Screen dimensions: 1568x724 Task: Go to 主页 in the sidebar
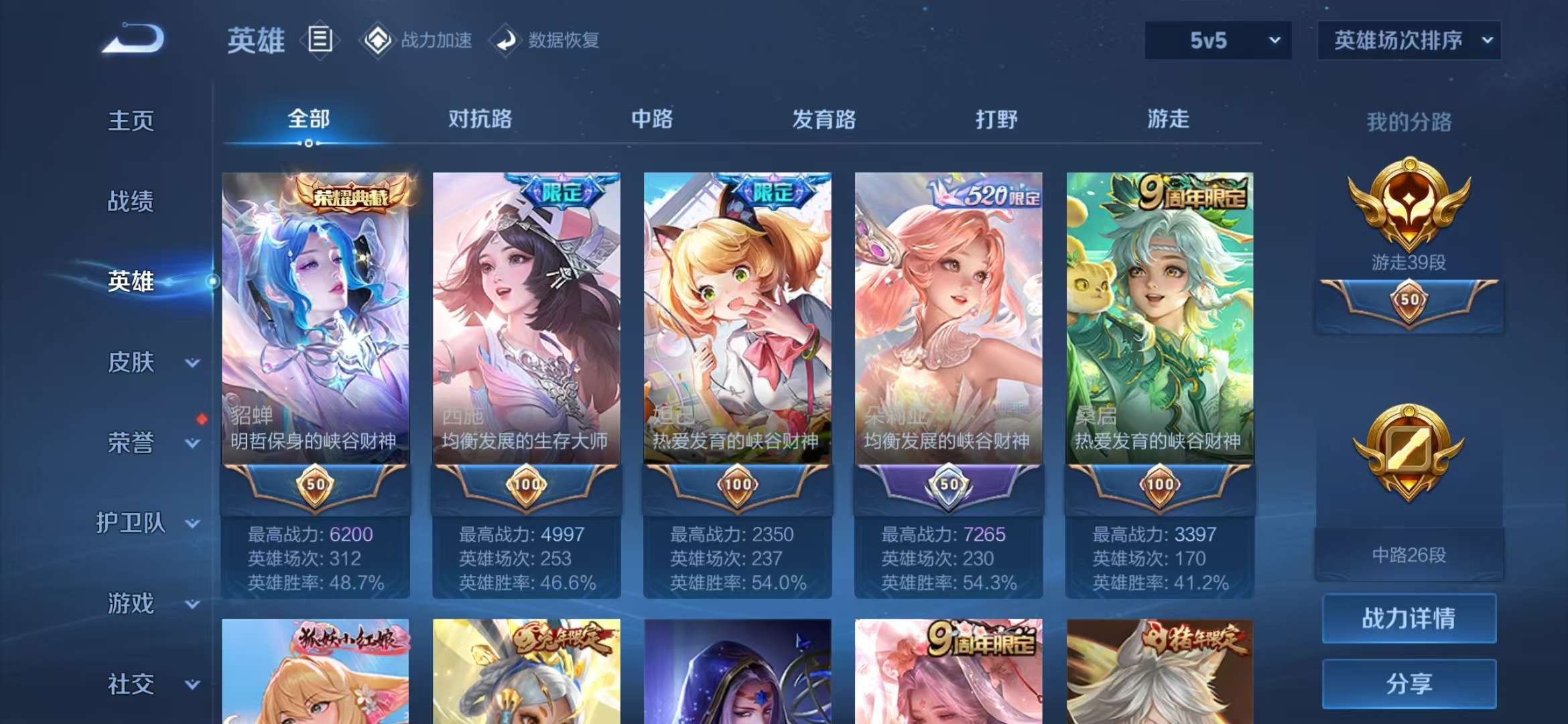point(131,121)
